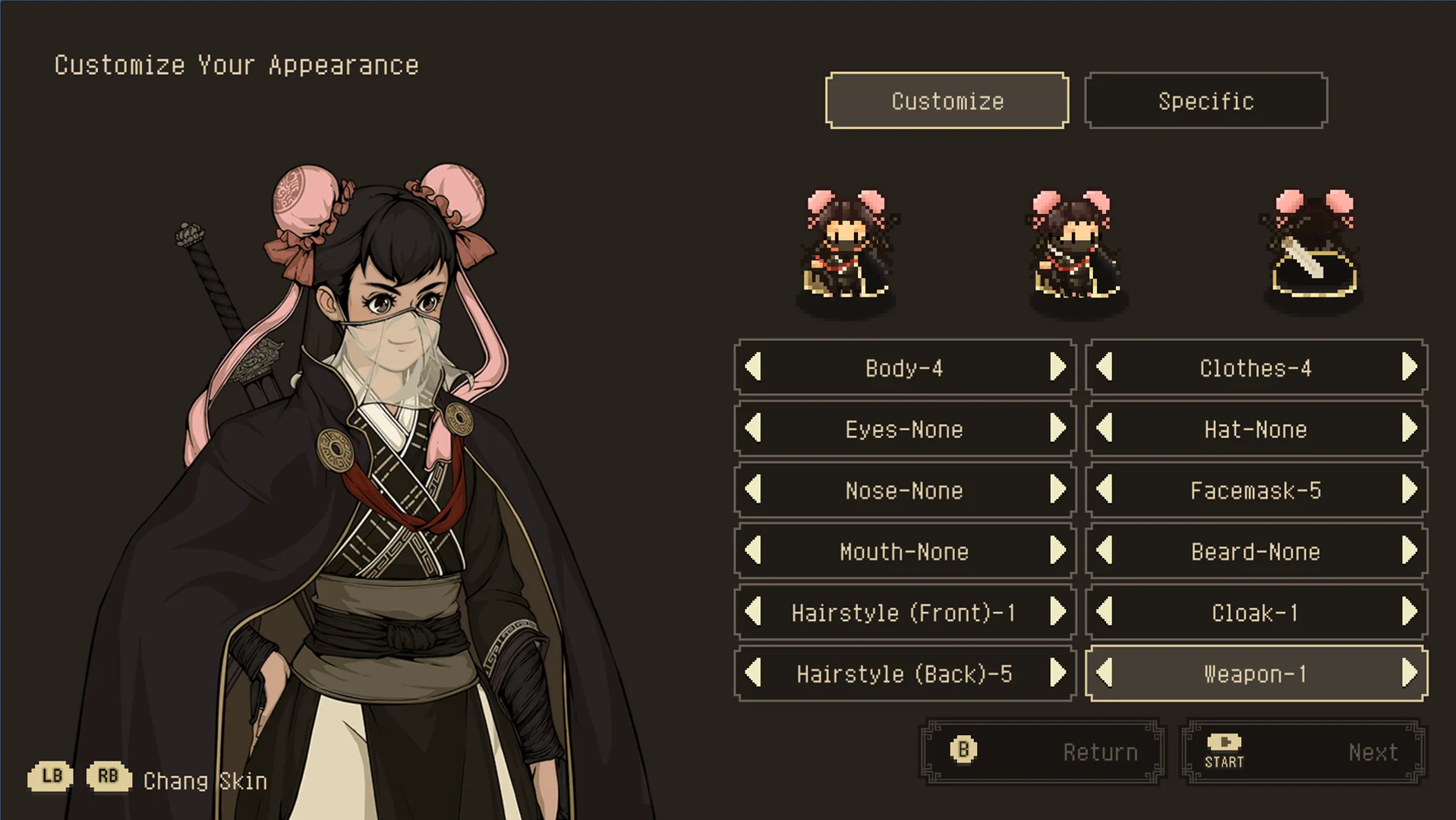Open the Specific tab

(x=1205, y=101)
